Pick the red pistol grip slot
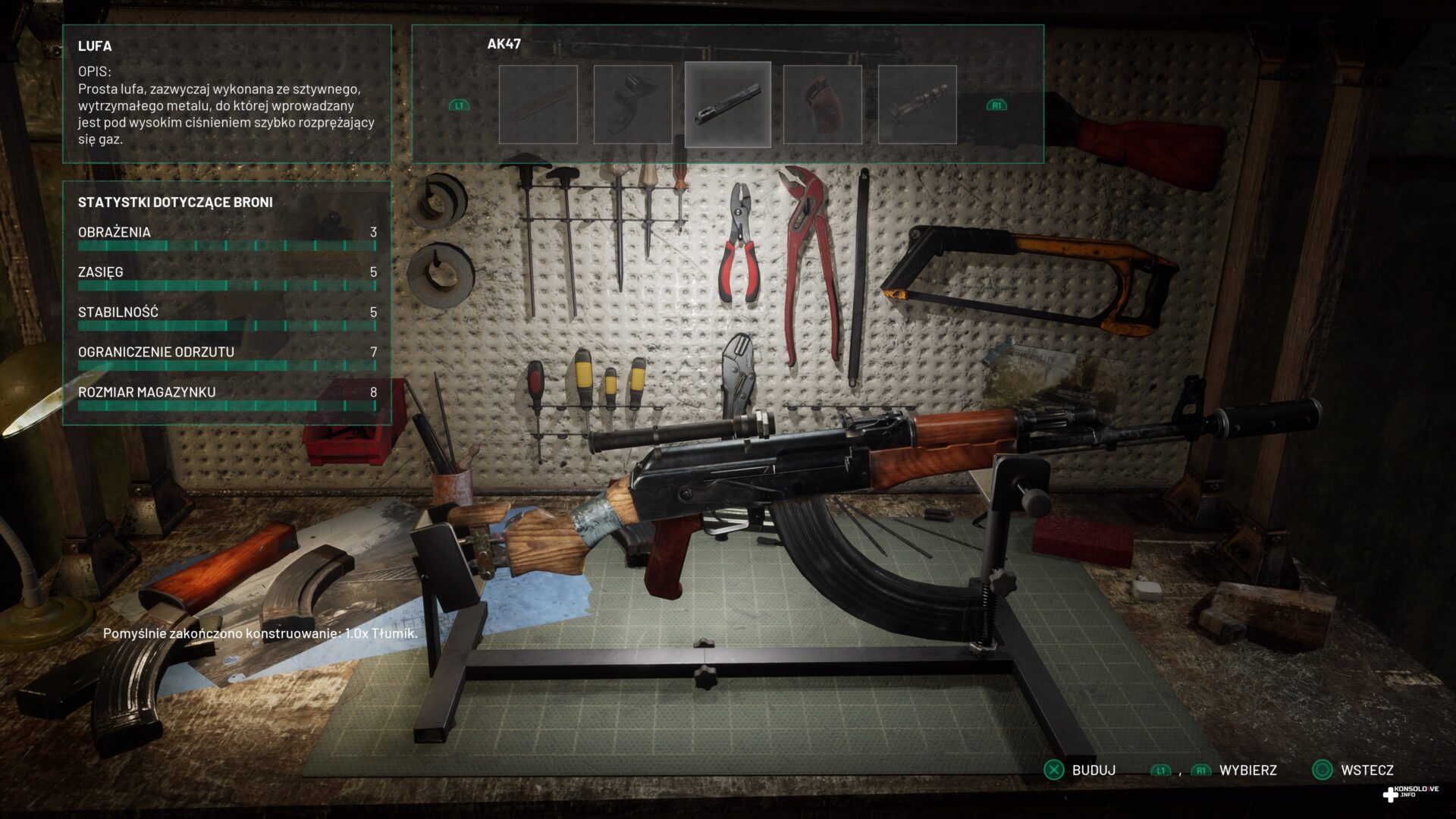 pyautogui.click(x=822, y=105)
